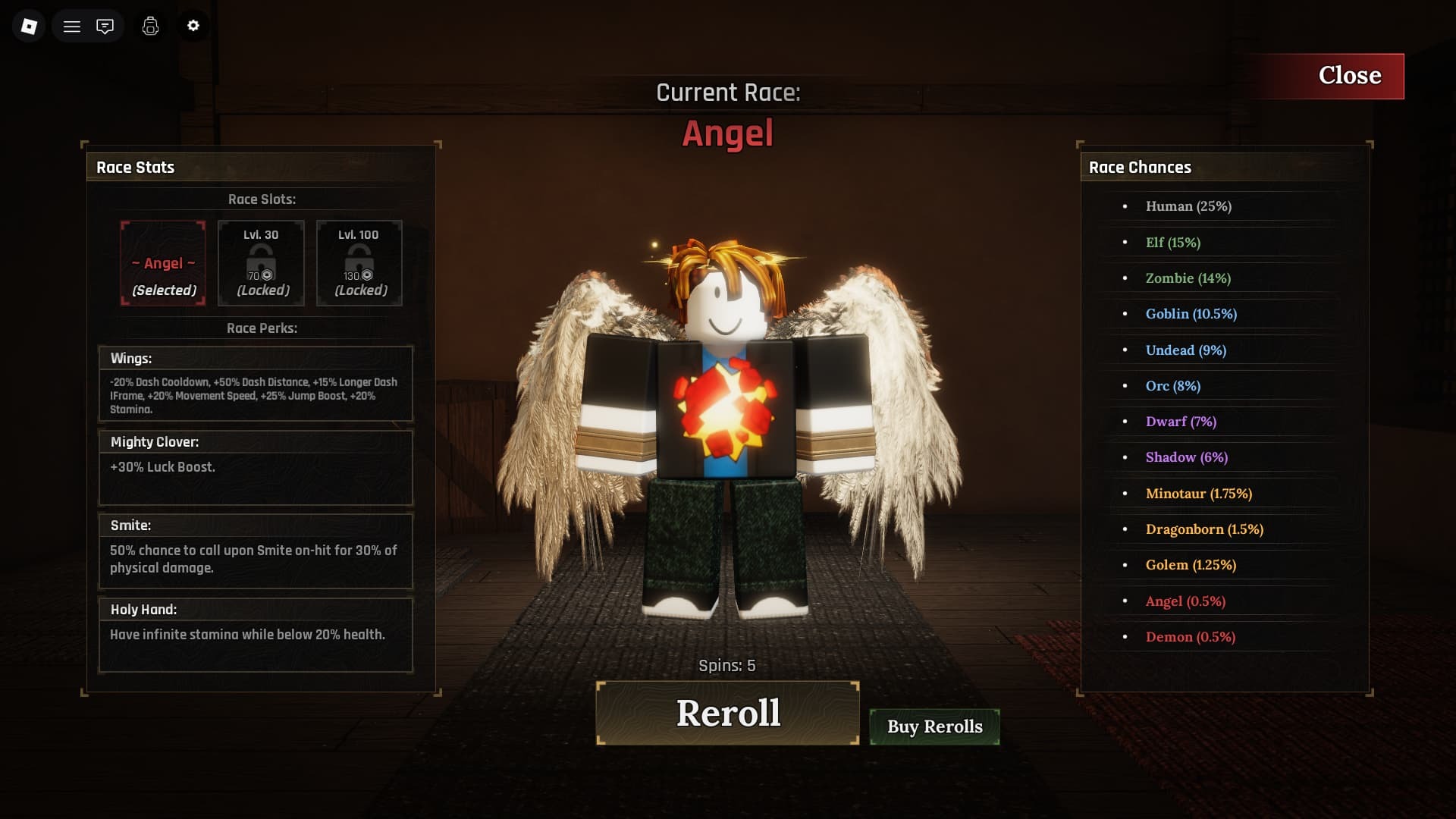Open the Roblox settings gear

[193, 25]
